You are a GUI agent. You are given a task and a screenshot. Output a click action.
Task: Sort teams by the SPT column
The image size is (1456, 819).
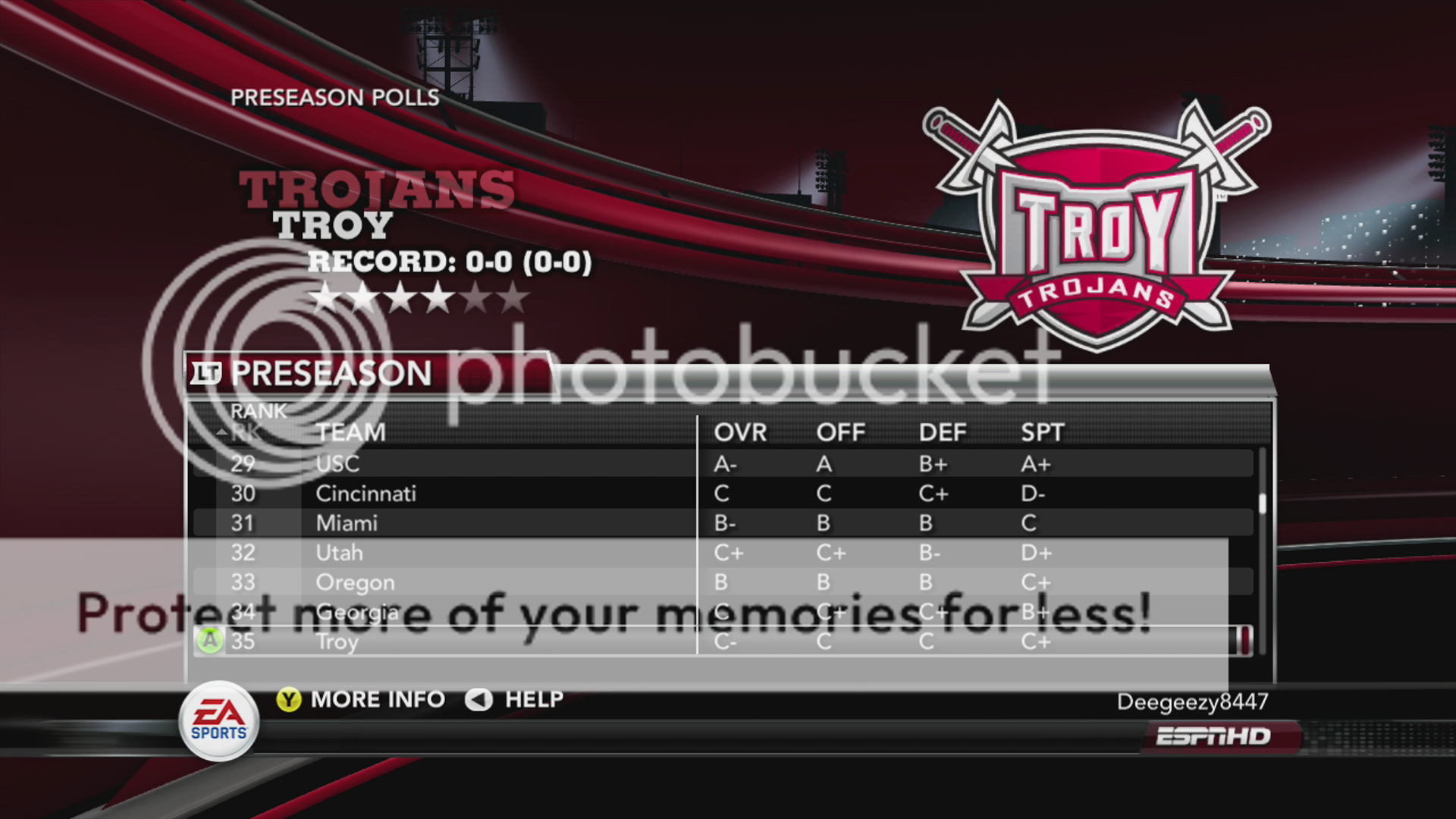click(x=1043, y=432)
